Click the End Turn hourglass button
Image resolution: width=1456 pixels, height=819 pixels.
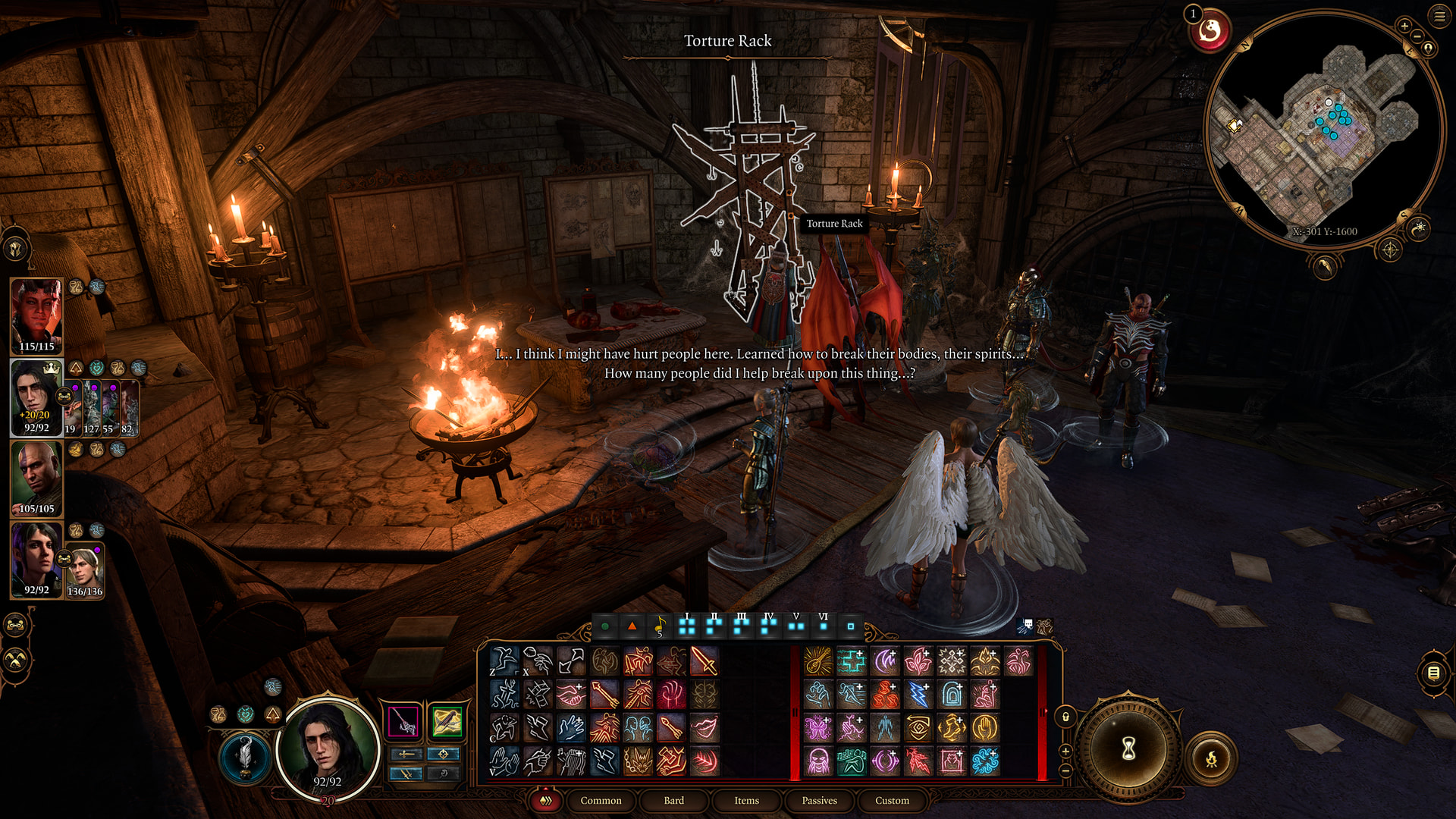pyautogui.click(x=1128, y=749)
